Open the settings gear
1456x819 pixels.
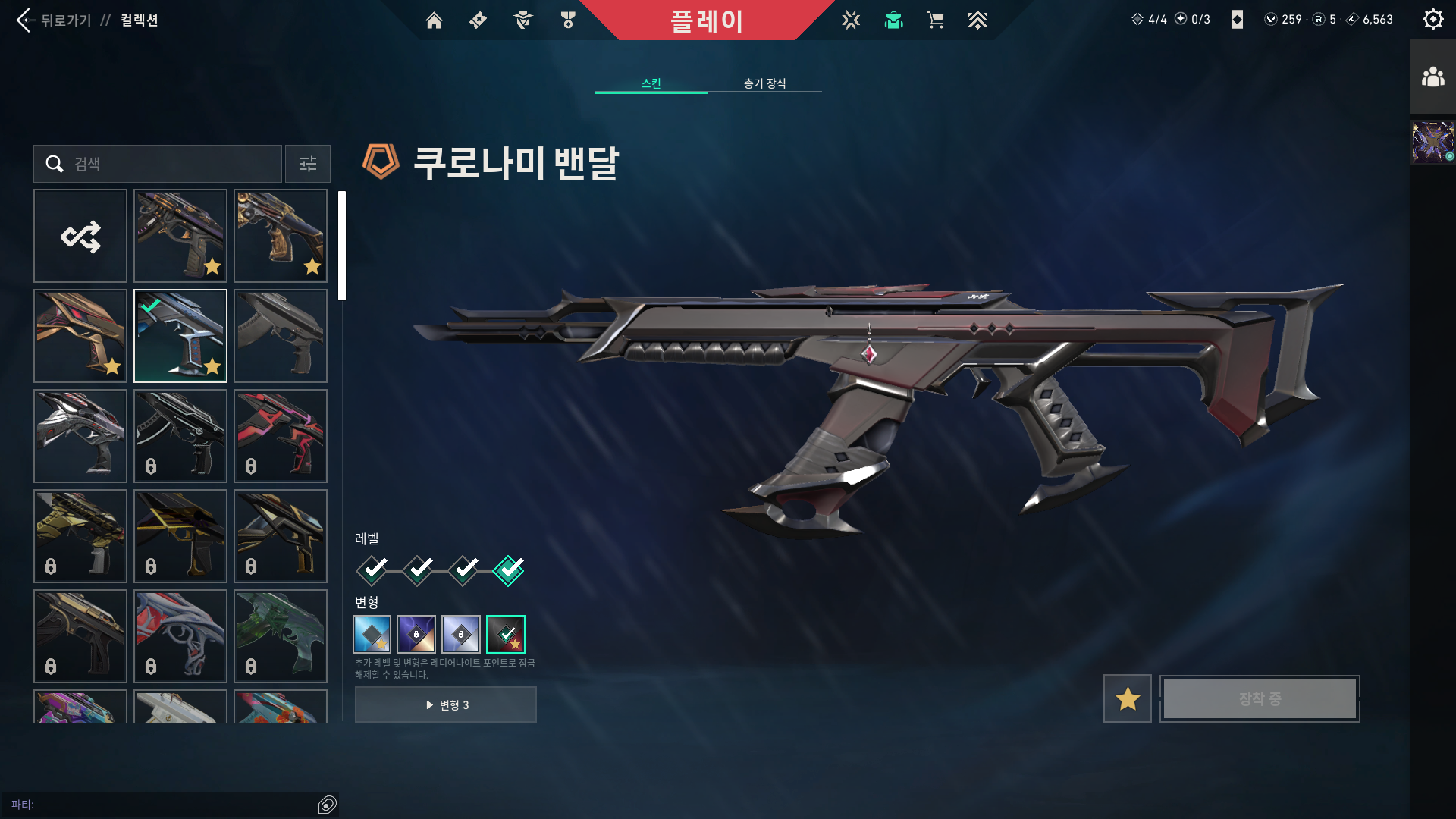[x=1432, y=19]
